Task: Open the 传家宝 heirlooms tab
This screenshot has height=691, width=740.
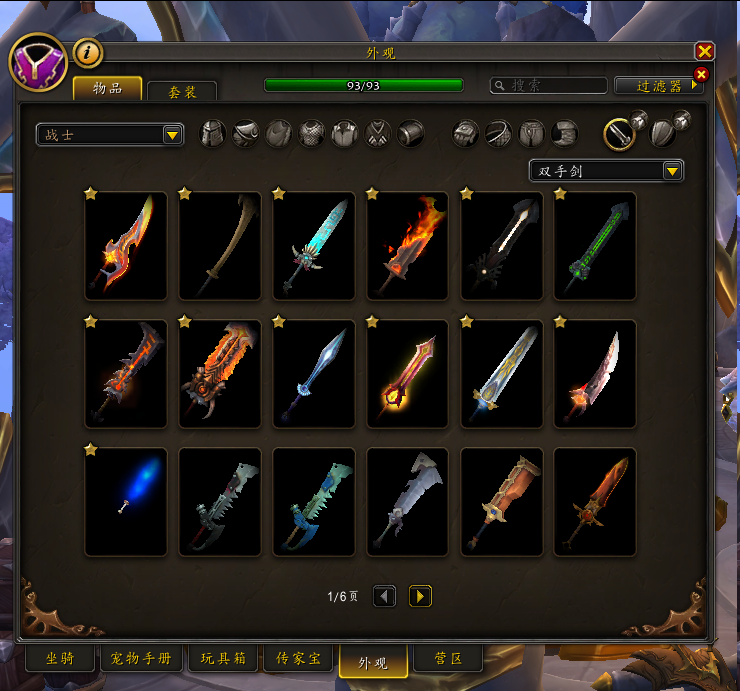Action: click(298, 659)
